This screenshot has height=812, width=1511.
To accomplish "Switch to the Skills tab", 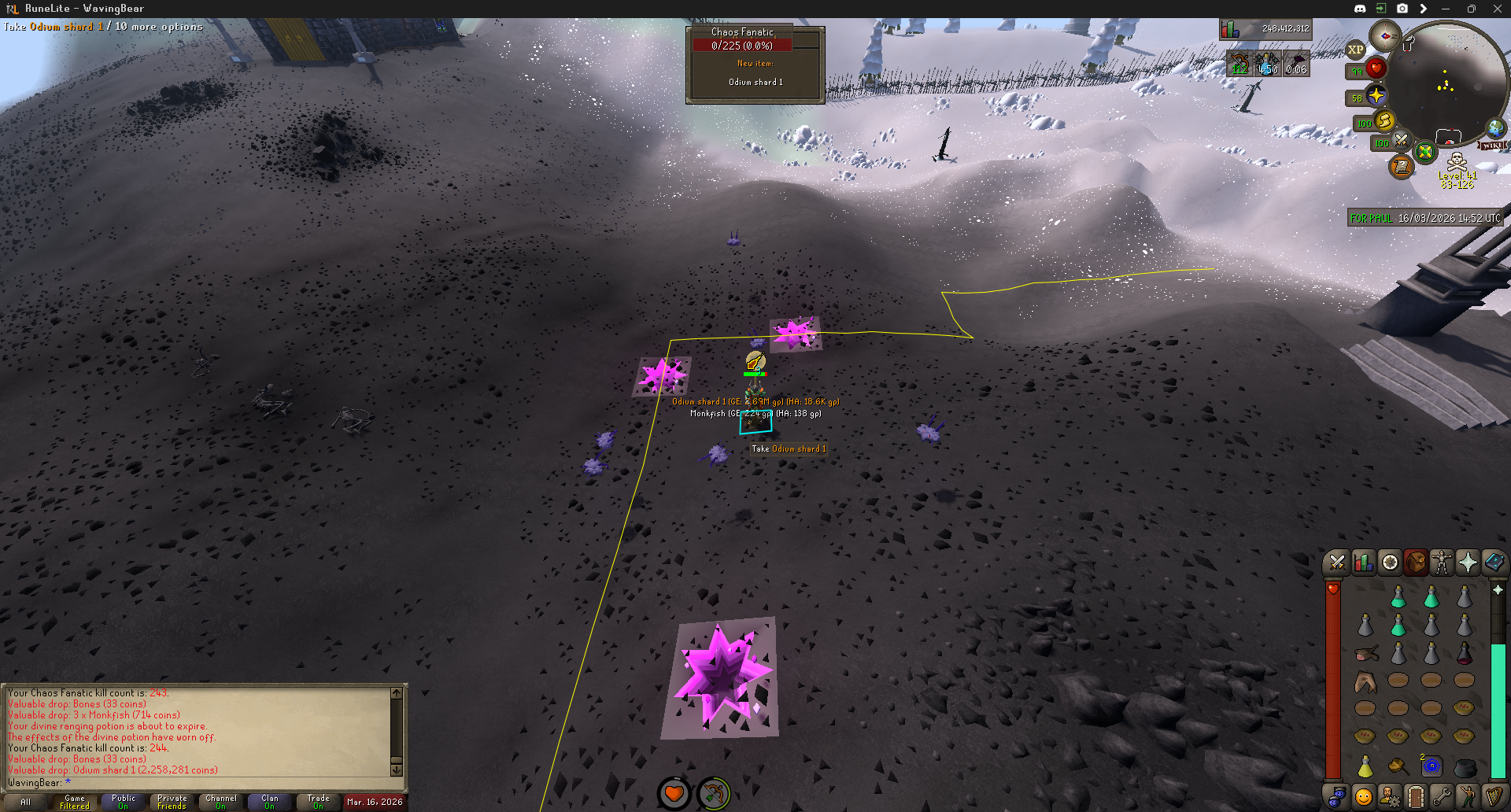I will point(1363,563).
